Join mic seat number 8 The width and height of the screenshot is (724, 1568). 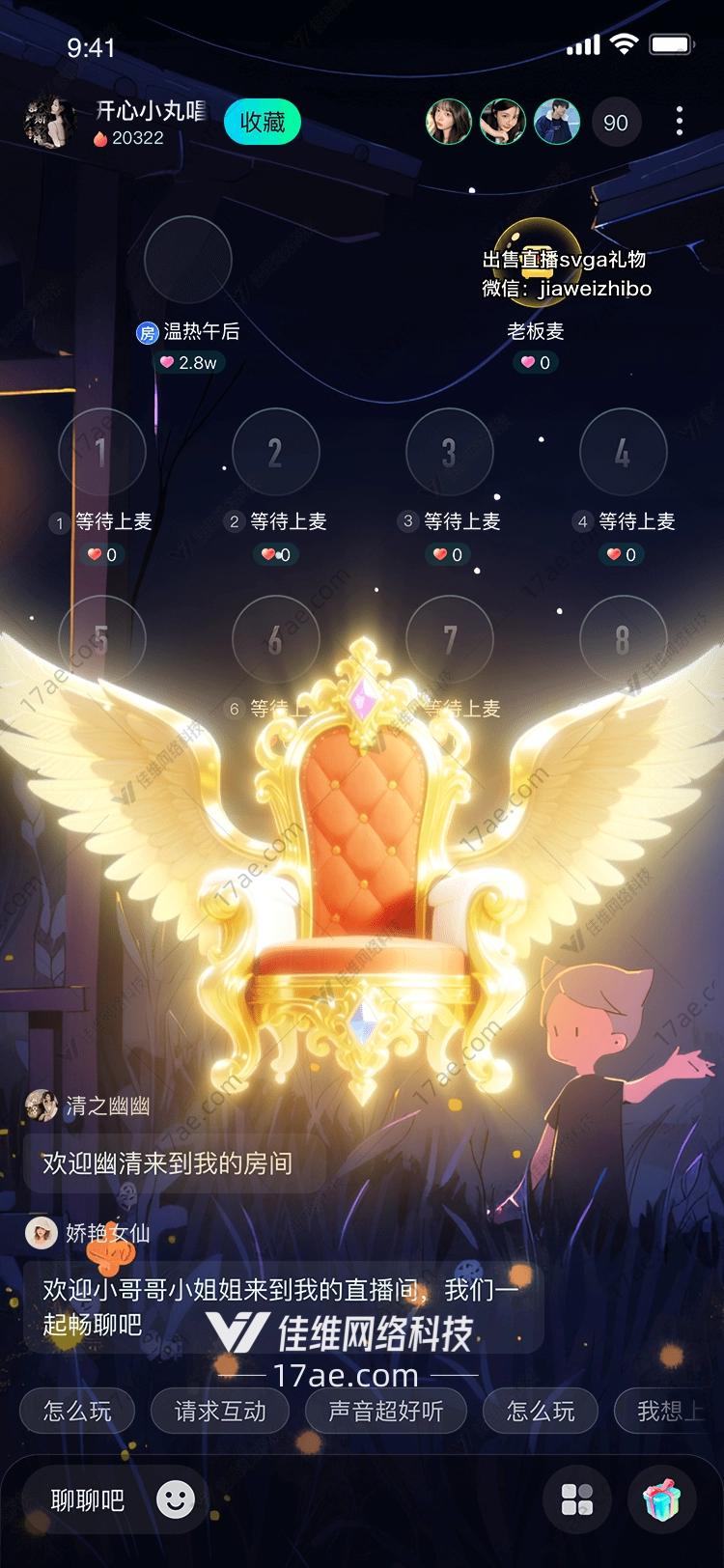point(623,639)
